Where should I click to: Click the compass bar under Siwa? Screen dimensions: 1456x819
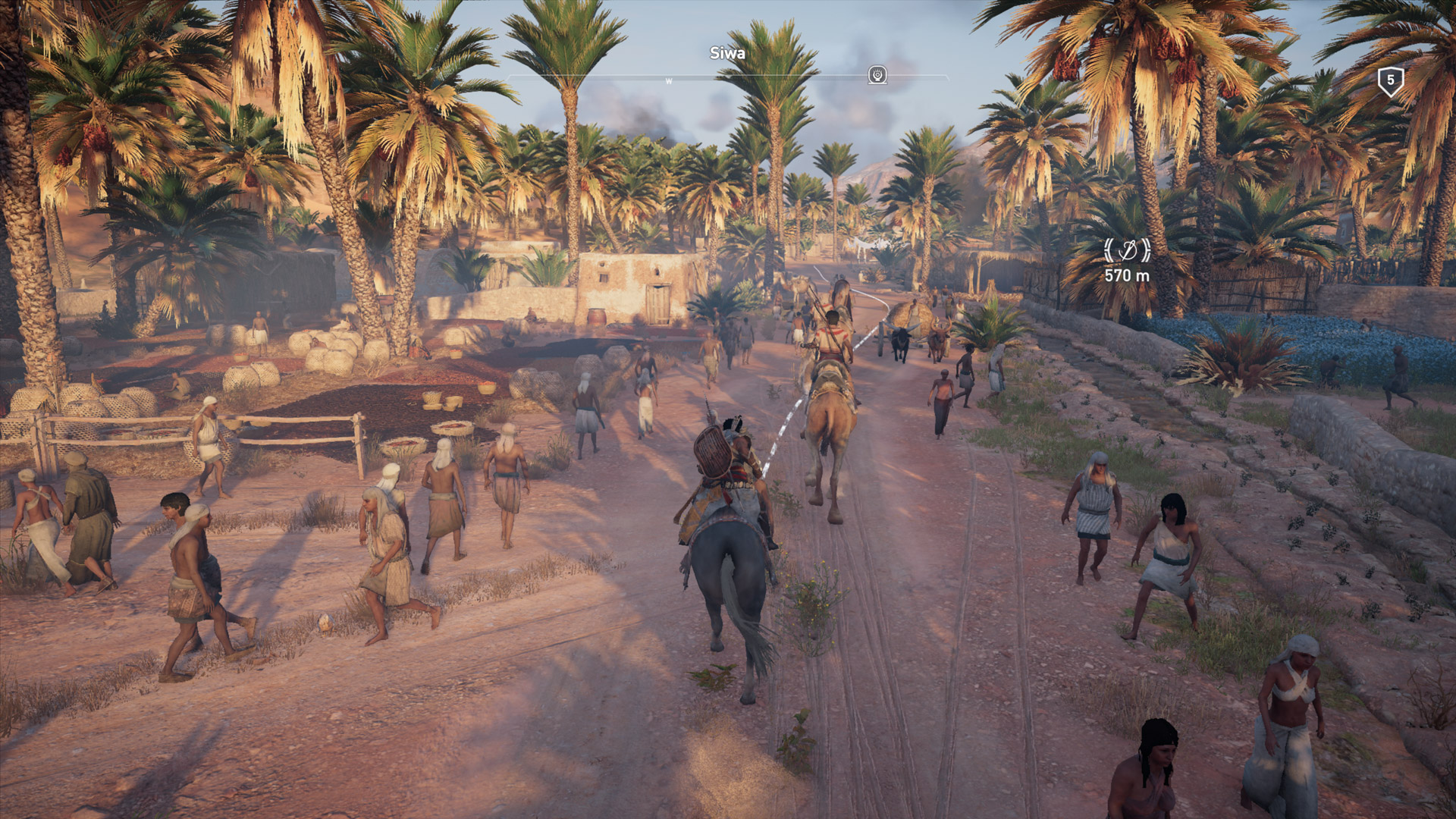tap(726, 77)
